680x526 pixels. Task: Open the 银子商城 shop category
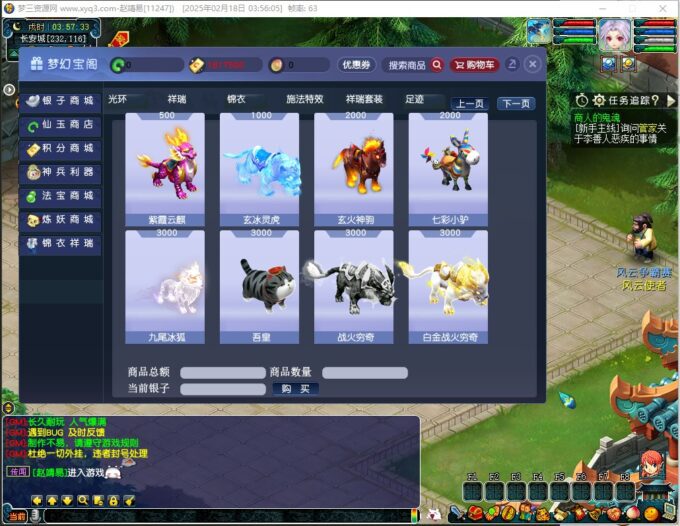61,101
